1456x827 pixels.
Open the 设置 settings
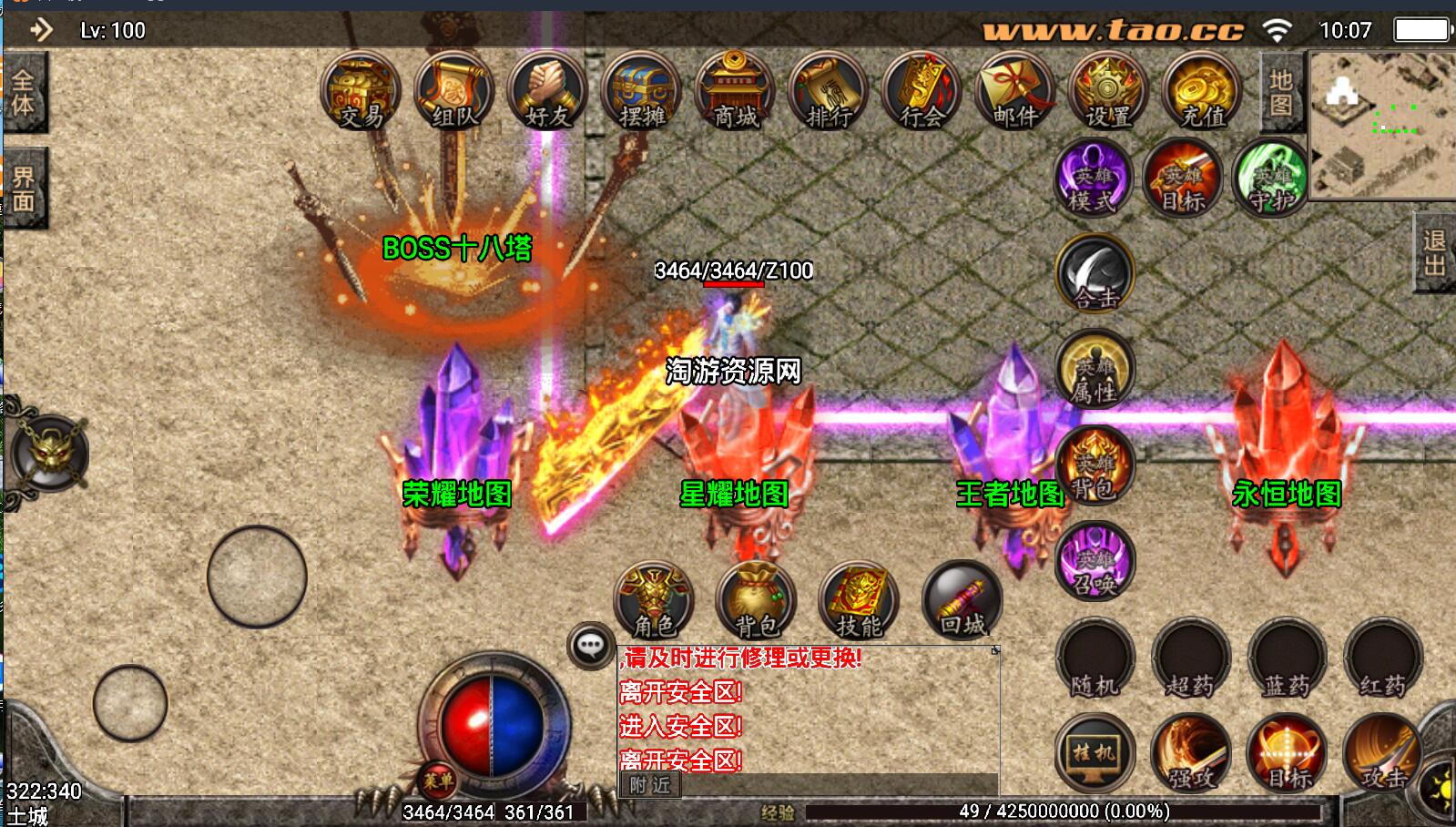tap(1107, 92)
